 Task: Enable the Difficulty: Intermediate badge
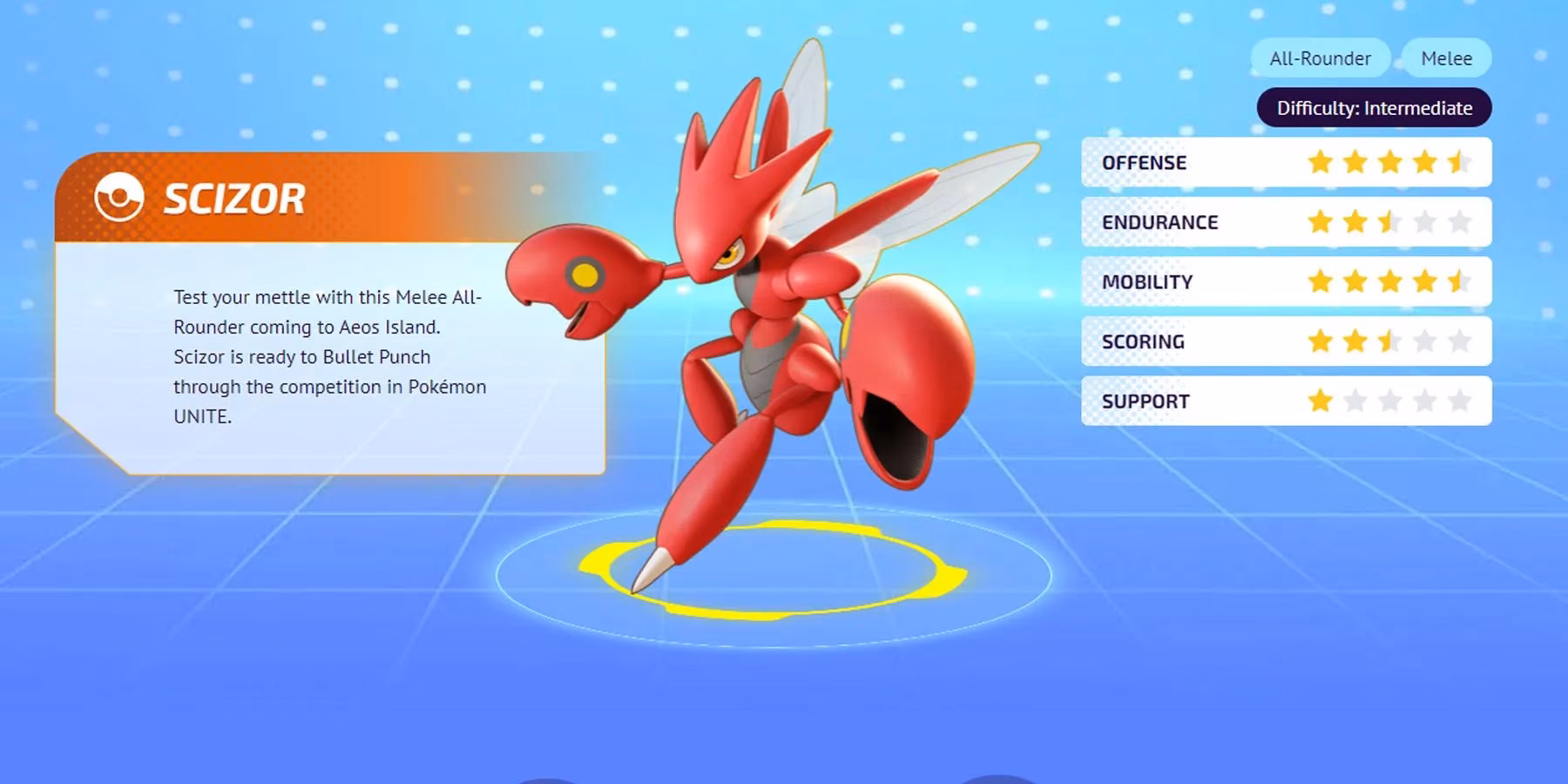click(1373, 107)
